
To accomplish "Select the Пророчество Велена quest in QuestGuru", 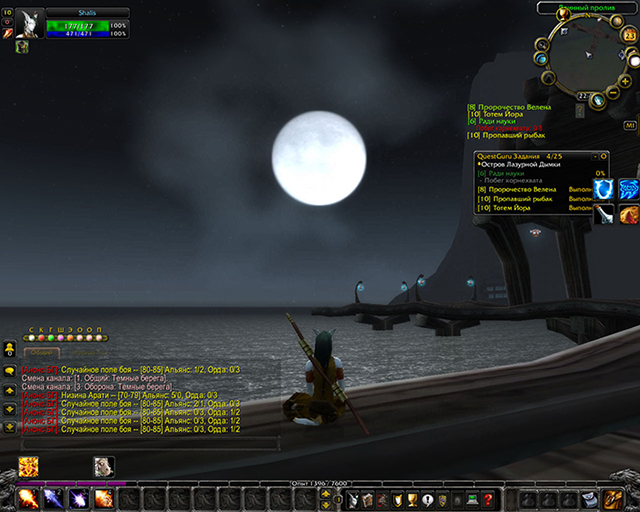I will (521, 189).
